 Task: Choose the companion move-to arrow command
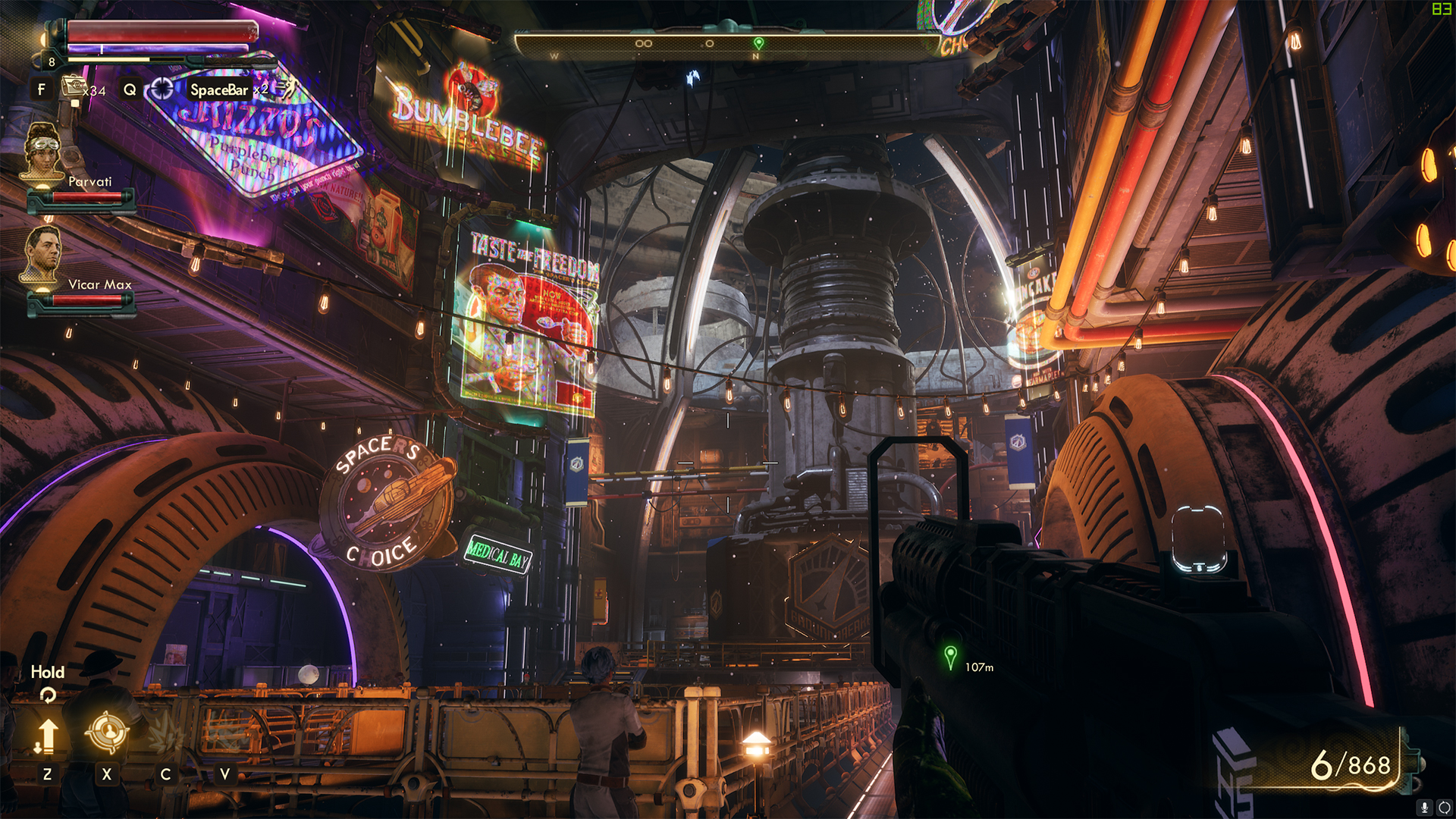click(47, 736)
